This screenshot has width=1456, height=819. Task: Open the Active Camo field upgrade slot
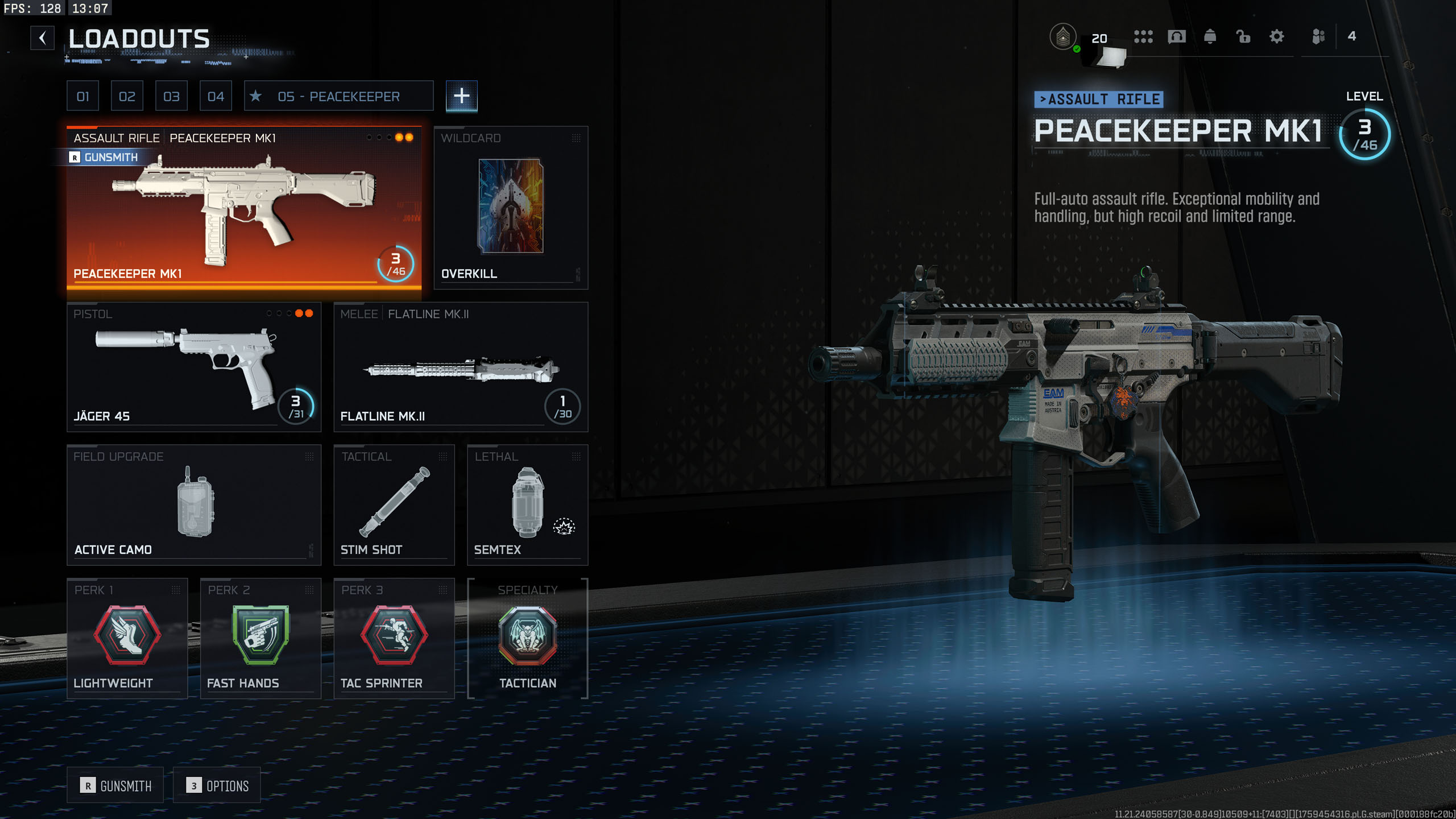(x=194, y=504)
